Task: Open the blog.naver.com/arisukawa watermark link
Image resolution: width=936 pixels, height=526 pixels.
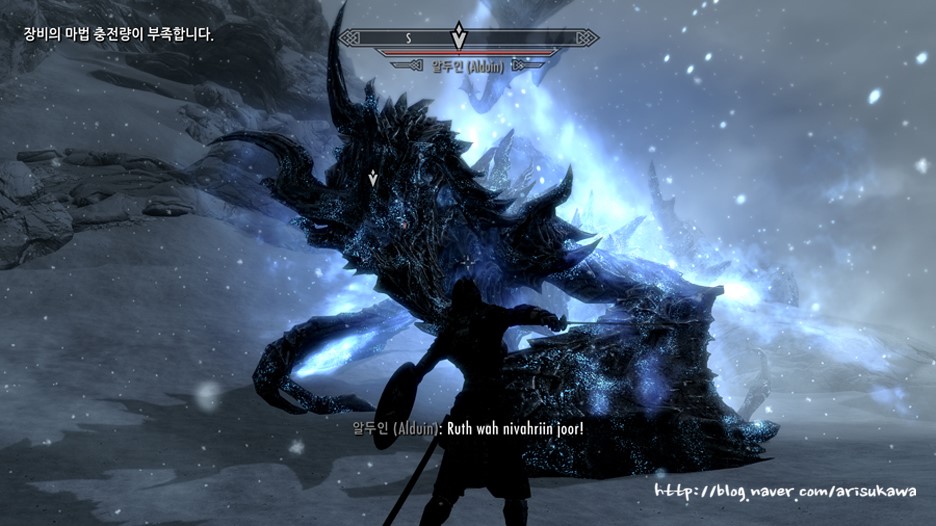Action: [786, 491]
